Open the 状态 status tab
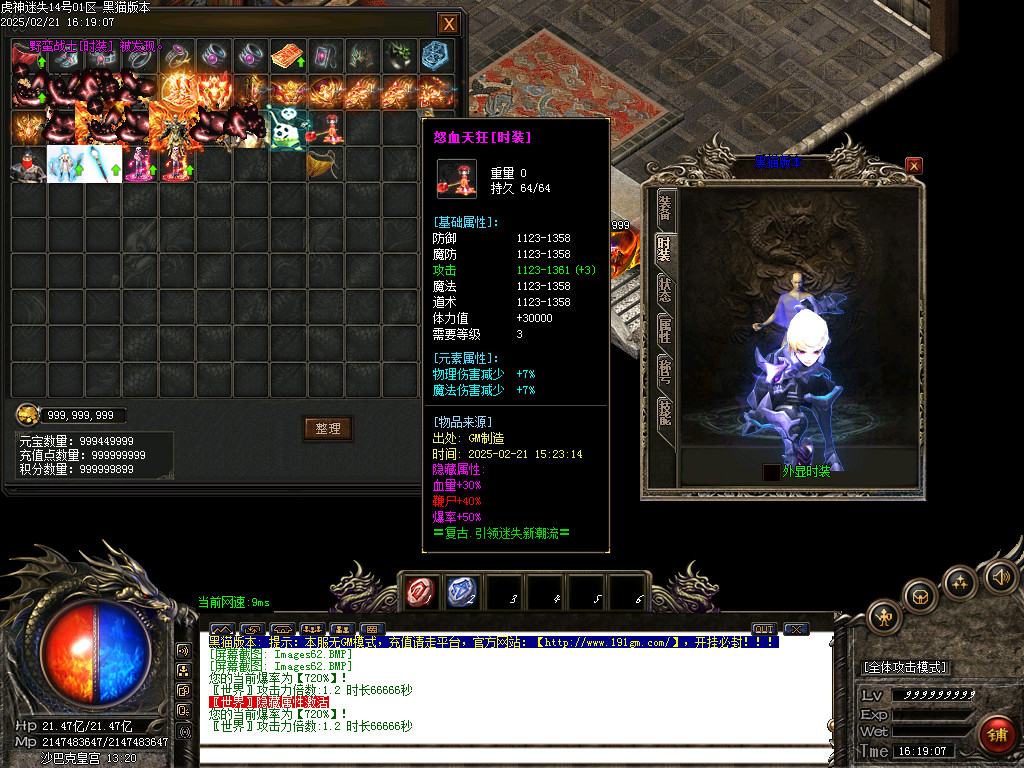1024x768 pixels. pos(664,290)
